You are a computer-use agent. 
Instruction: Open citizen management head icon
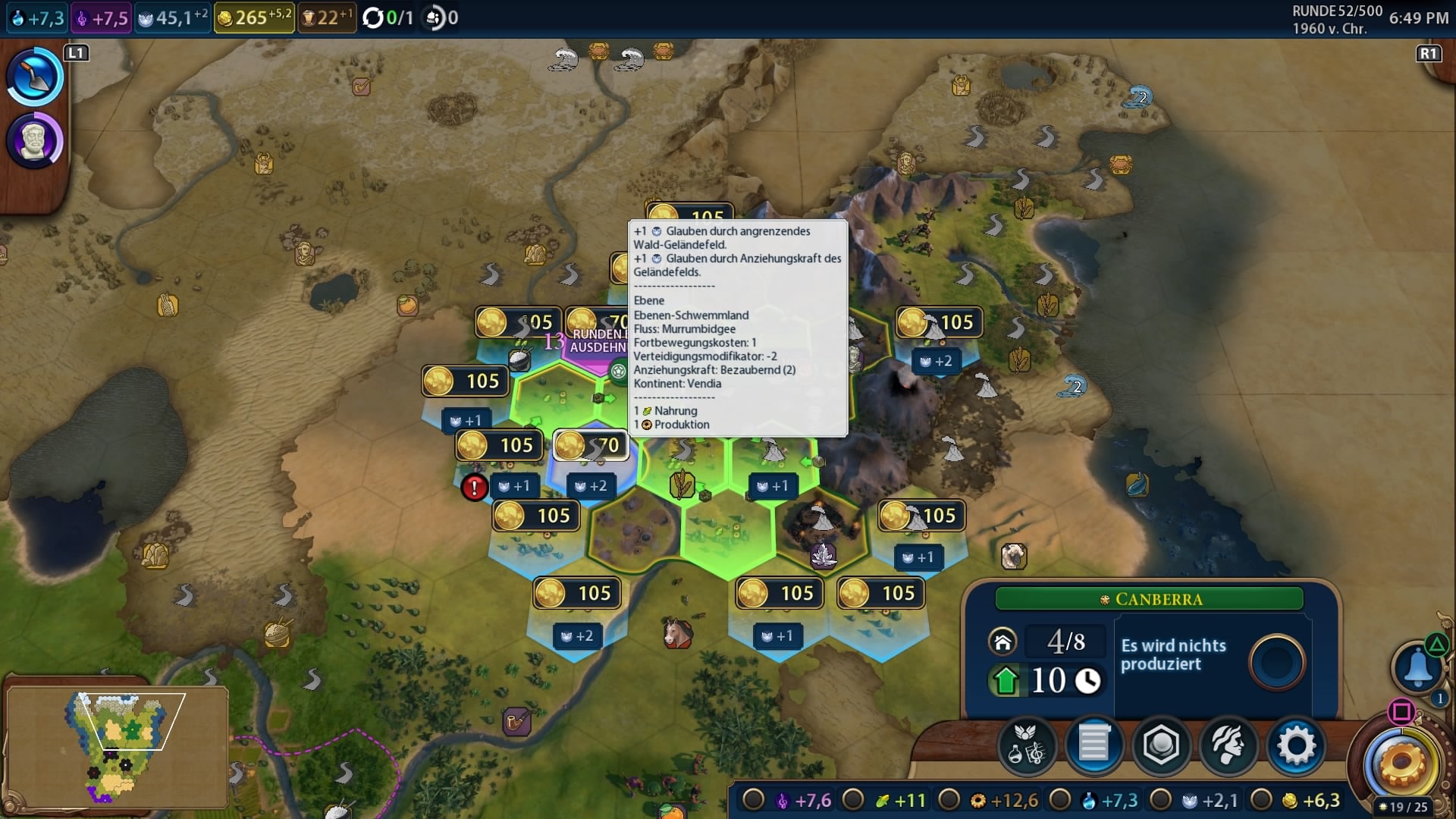click(x=1228, y=746)
